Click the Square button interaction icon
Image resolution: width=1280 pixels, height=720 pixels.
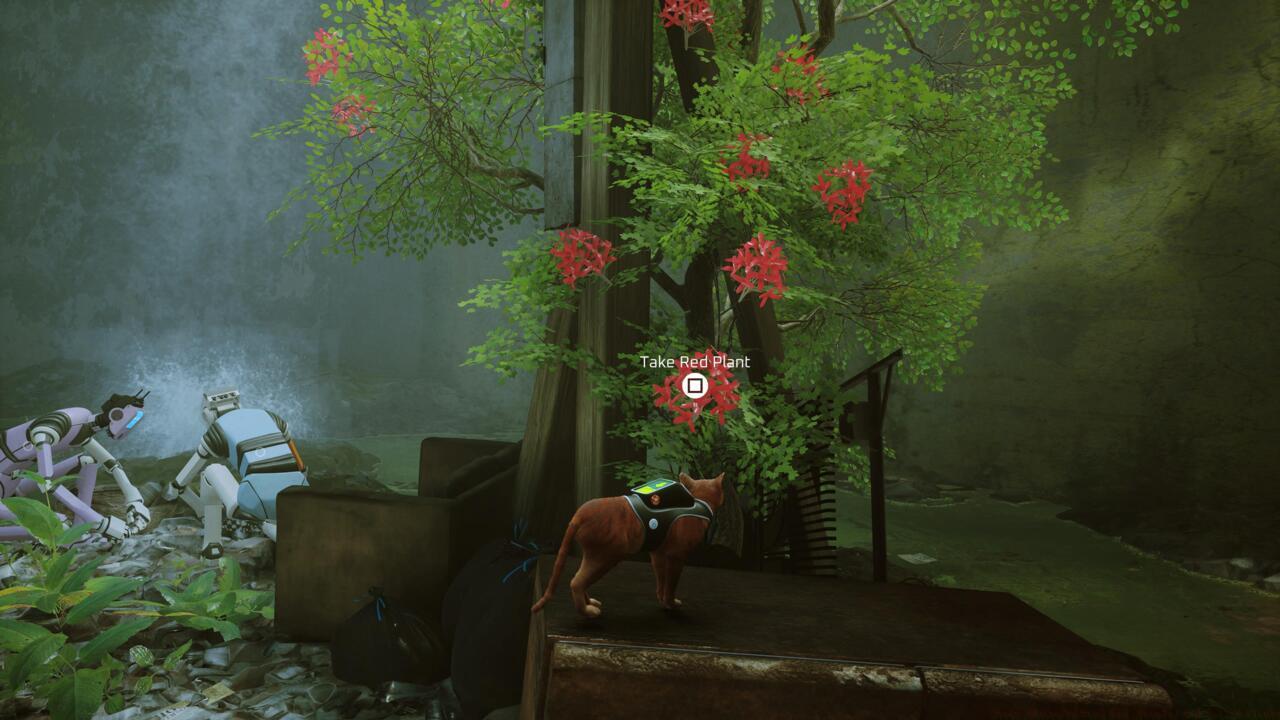click(694, 384)
